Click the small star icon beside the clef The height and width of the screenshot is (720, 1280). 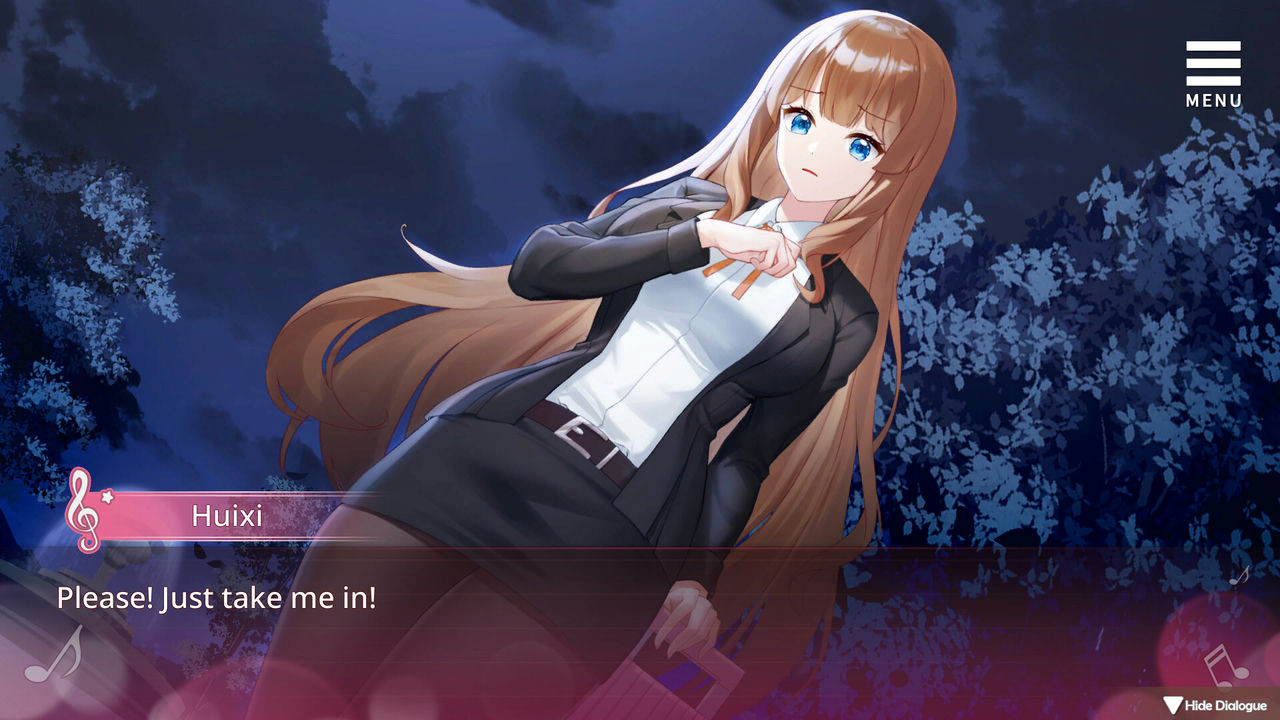(107, 497)
